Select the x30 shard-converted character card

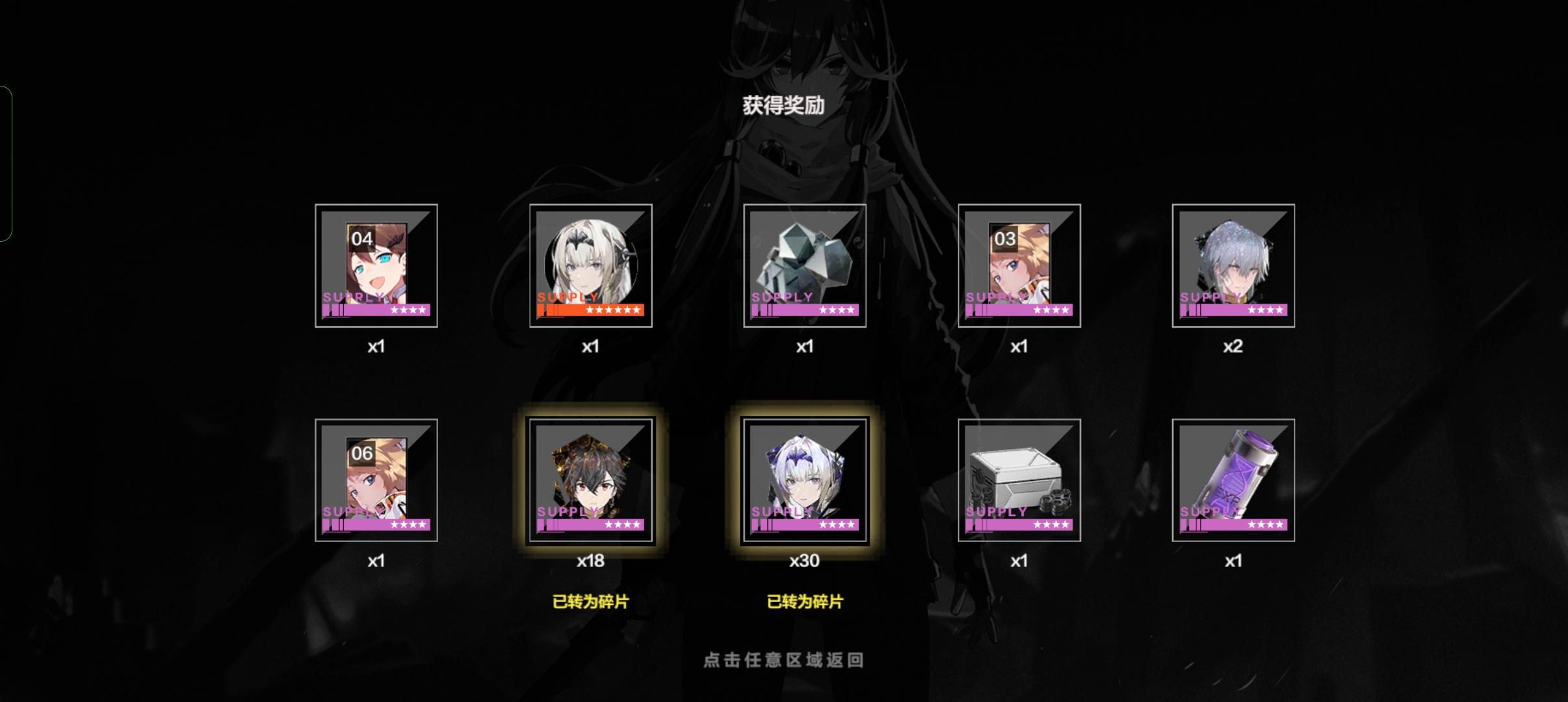click(x=806, y=480)
